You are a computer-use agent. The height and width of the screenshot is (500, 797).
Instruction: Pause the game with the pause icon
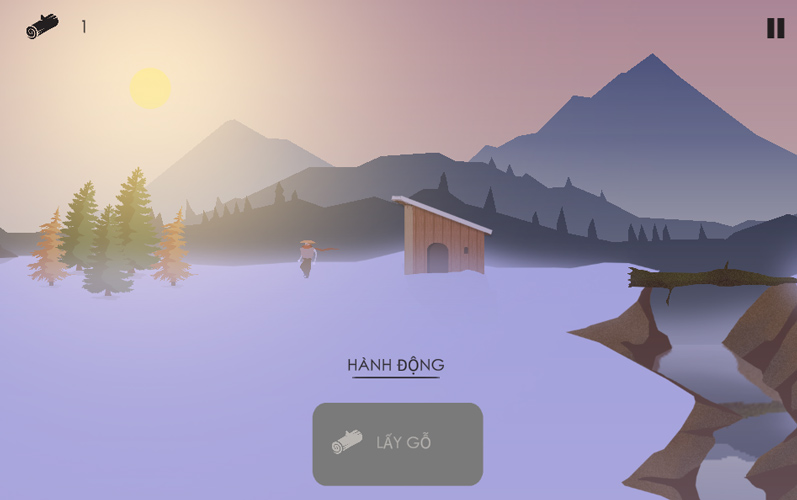[x=775, y=28]
